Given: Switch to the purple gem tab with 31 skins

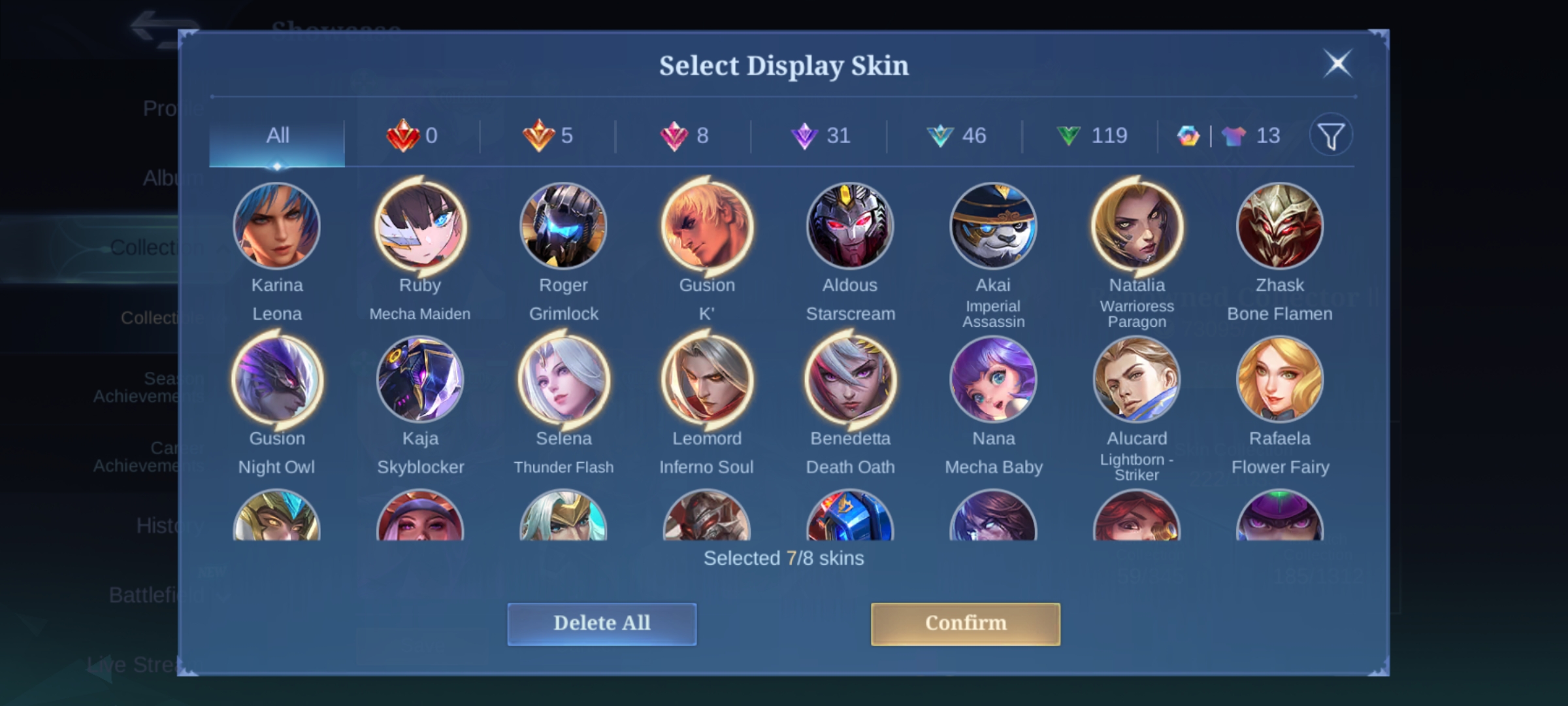Looking at the screenshot, I should pyautogui.click(x=820, y=136).
